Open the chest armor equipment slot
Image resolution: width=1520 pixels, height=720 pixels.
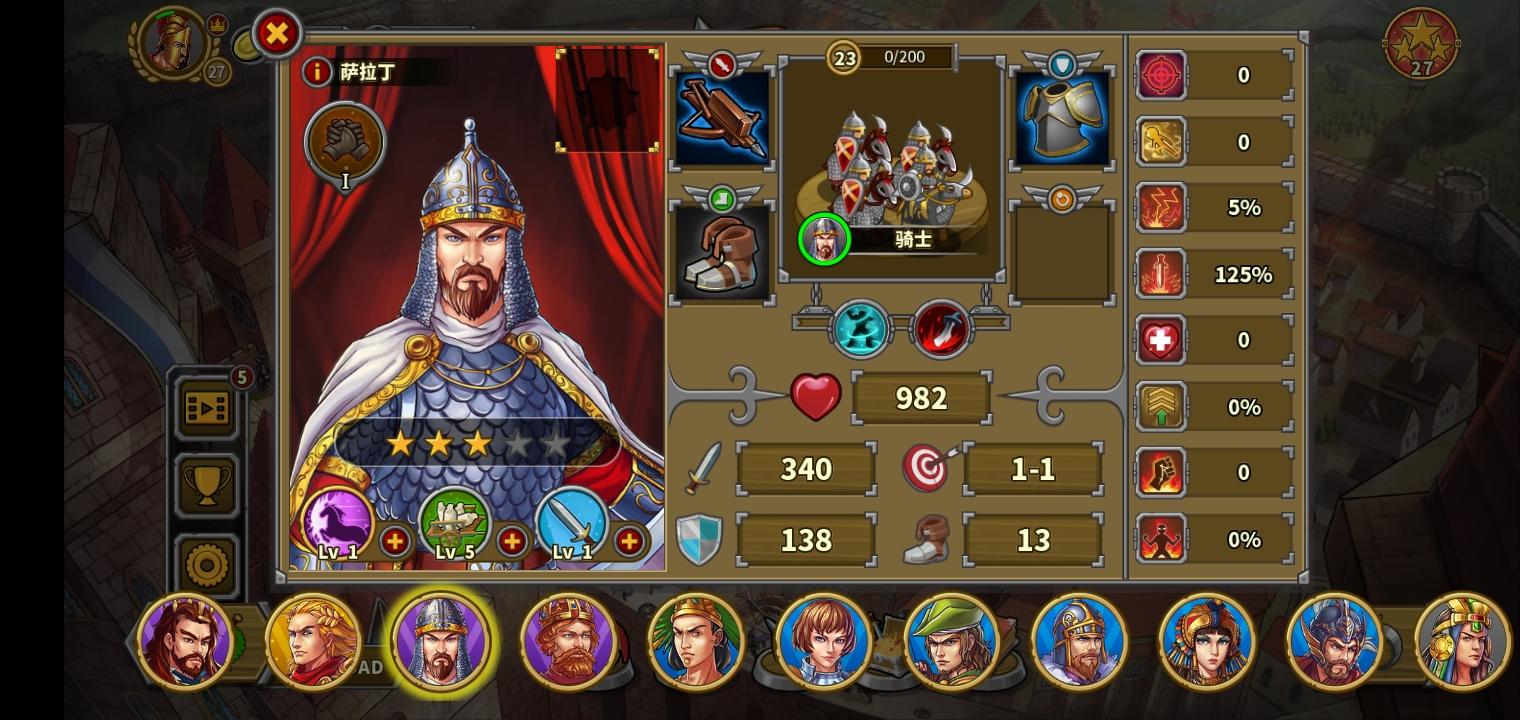[x=1061, y=117]
